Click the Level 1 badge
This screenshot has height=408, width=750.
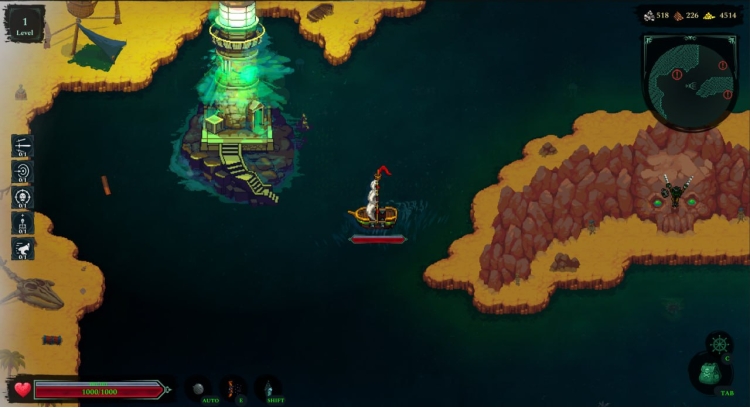point(24,22)
